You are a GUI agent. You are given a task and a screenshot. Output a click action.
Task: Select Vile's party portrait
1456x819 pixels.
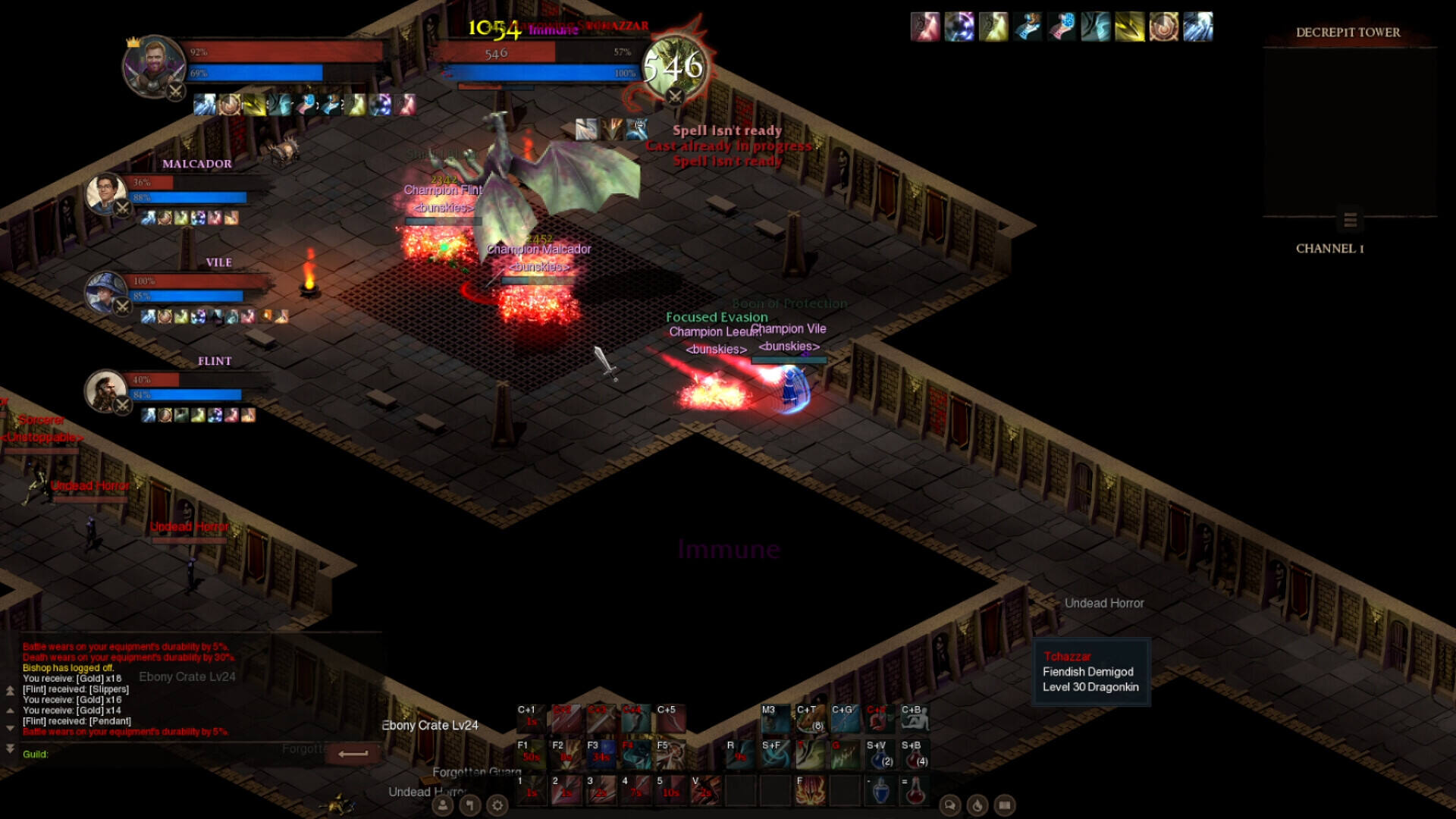pos(106,292)
